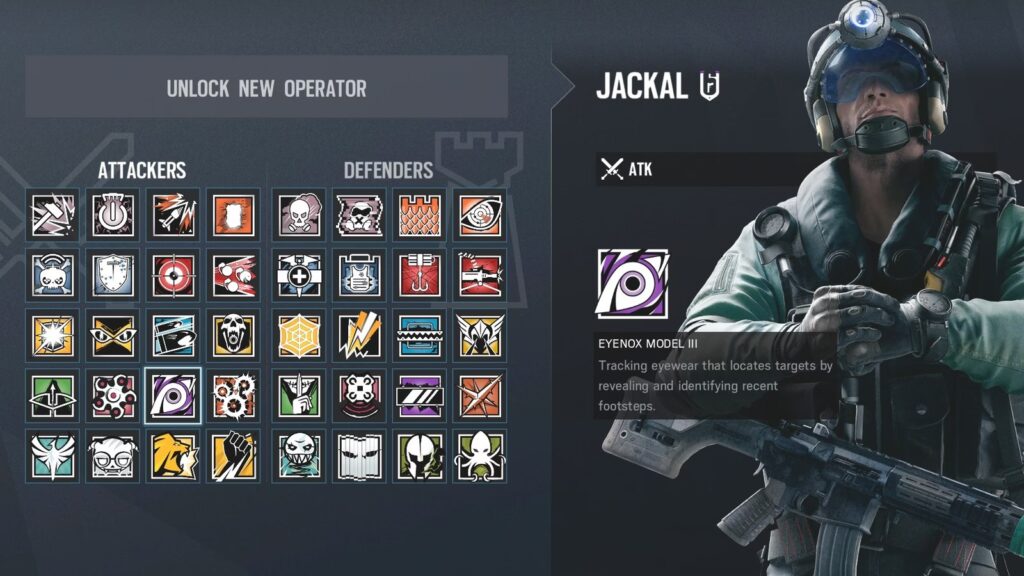
Task: Pick the Capitão green crossbow icon
Action: (x=52, y=394)
